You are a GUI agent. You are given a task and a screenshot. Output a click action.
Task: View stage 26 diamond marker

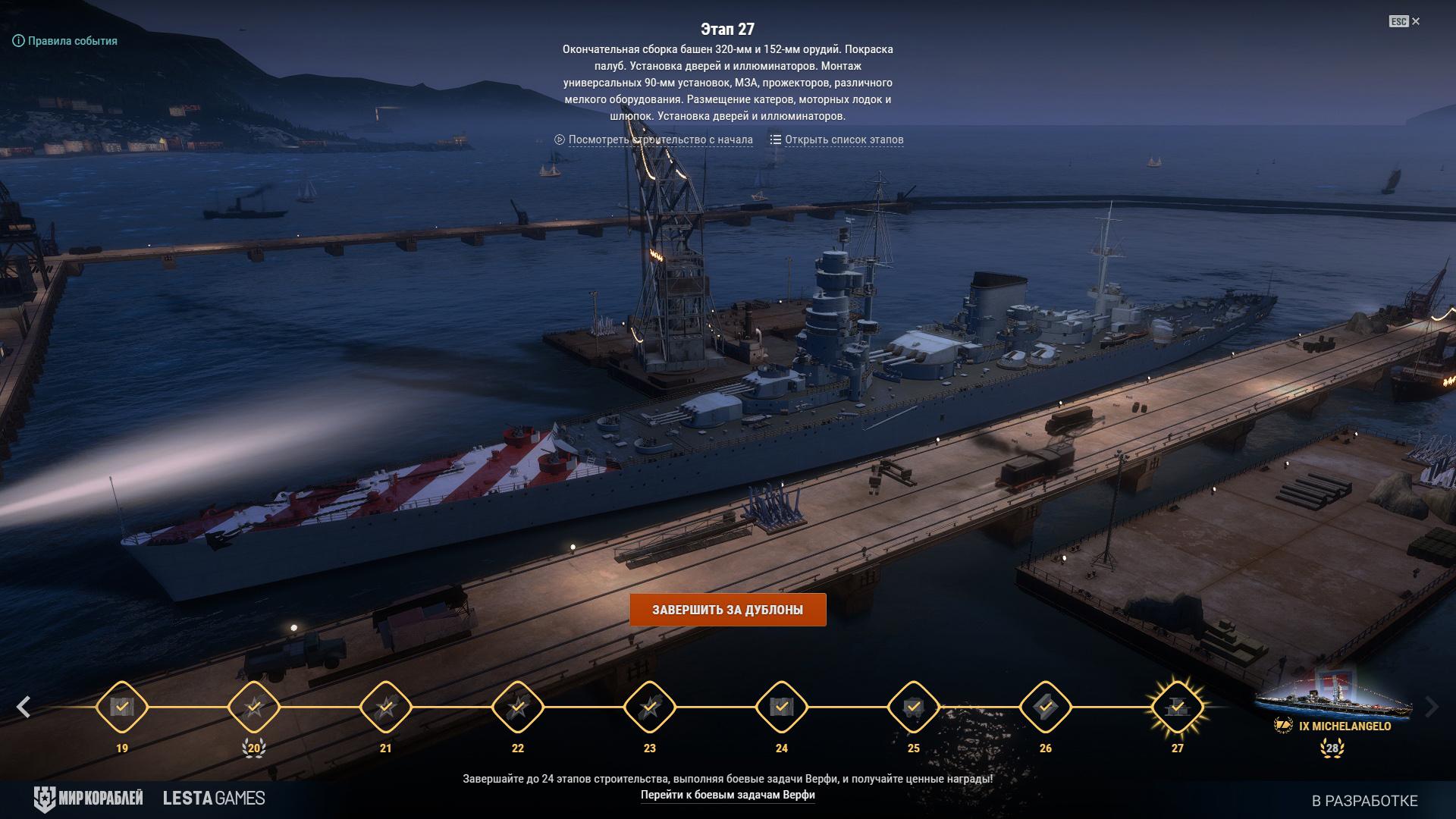pos(1046,707)
